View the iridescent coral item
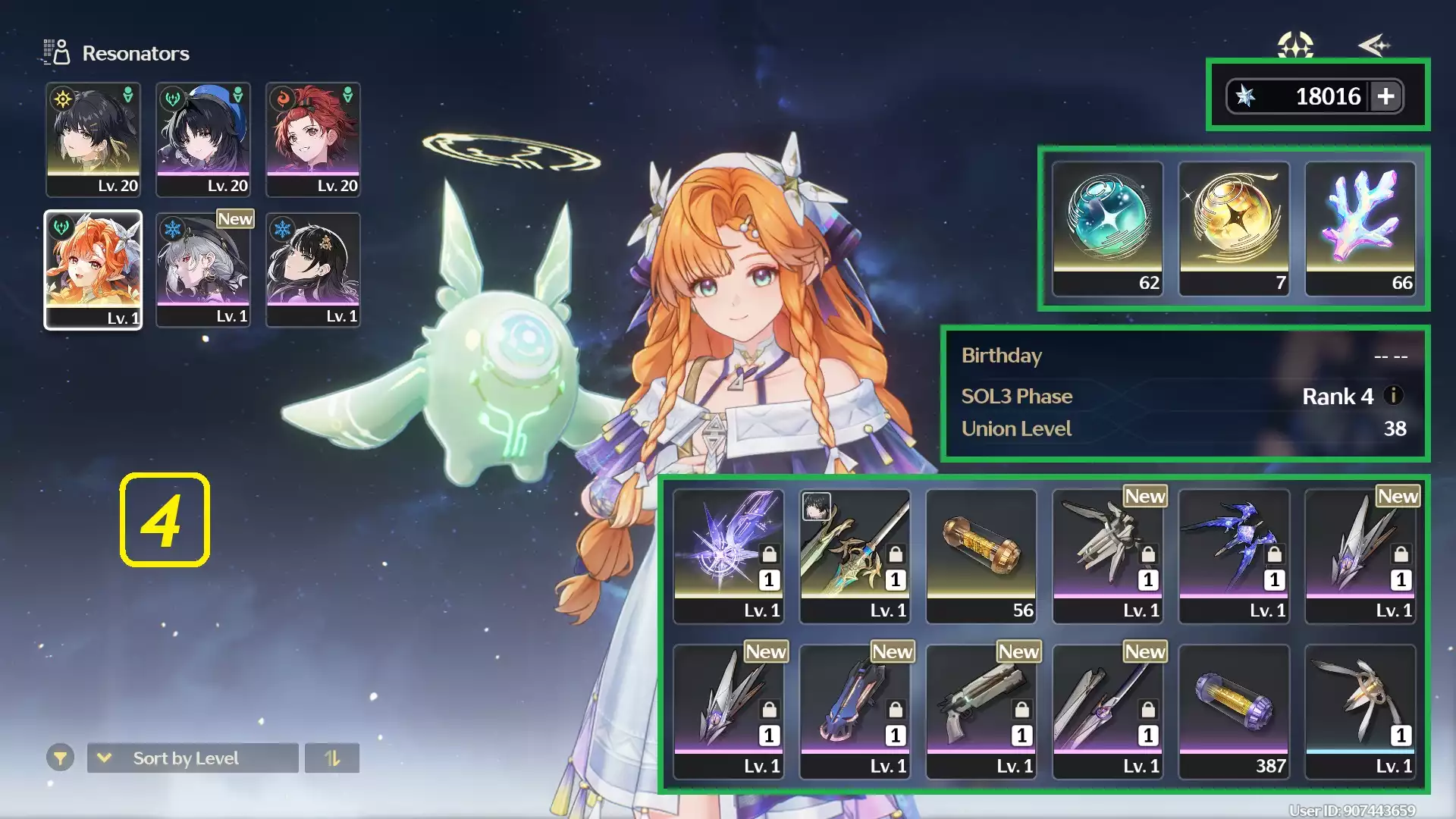1456x819 pixels. point(1360,227)
